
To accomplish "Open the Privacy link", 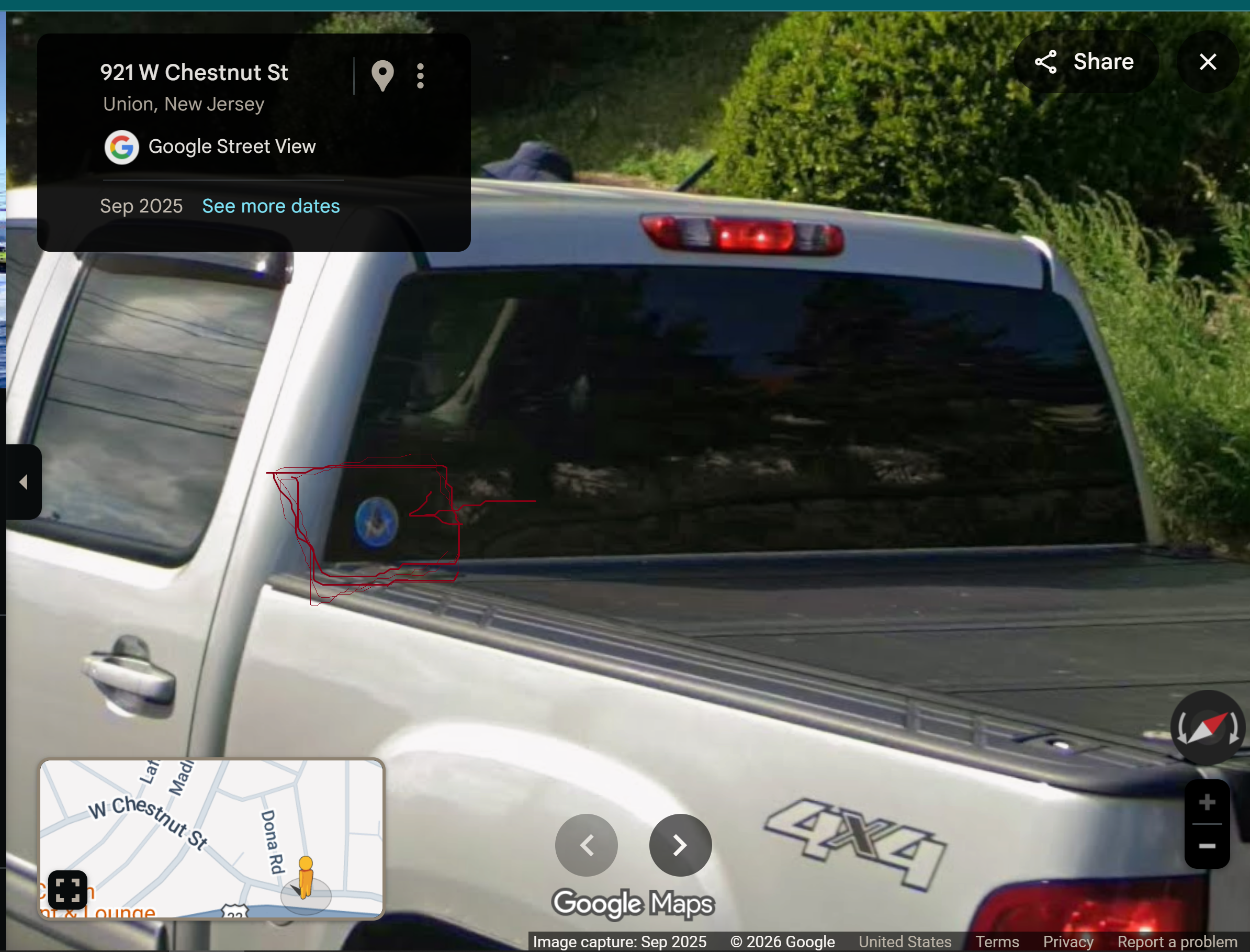I will tap(1067, 941).
